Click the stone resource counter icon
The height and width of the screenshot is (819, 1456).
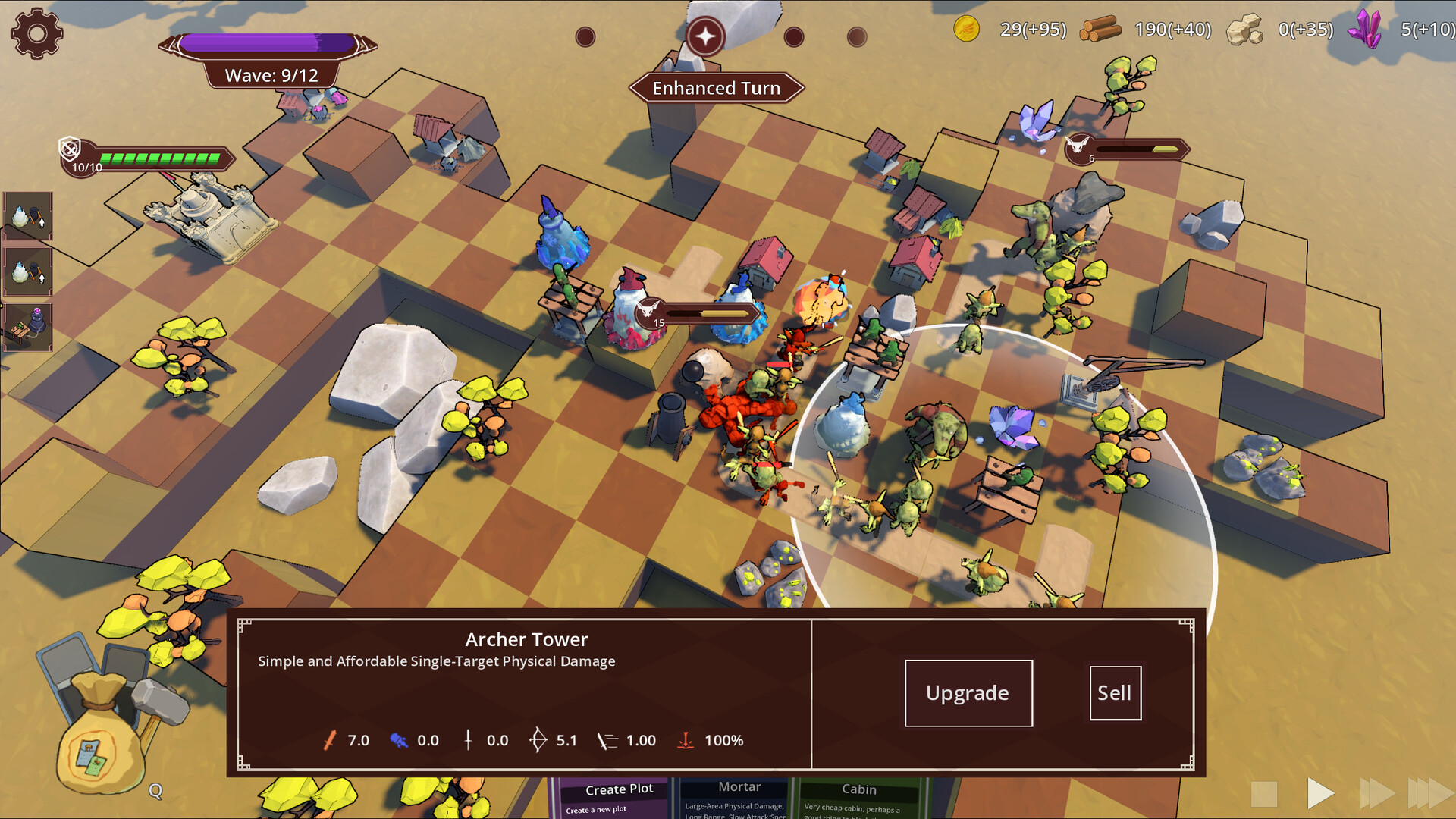(1244, 30)
